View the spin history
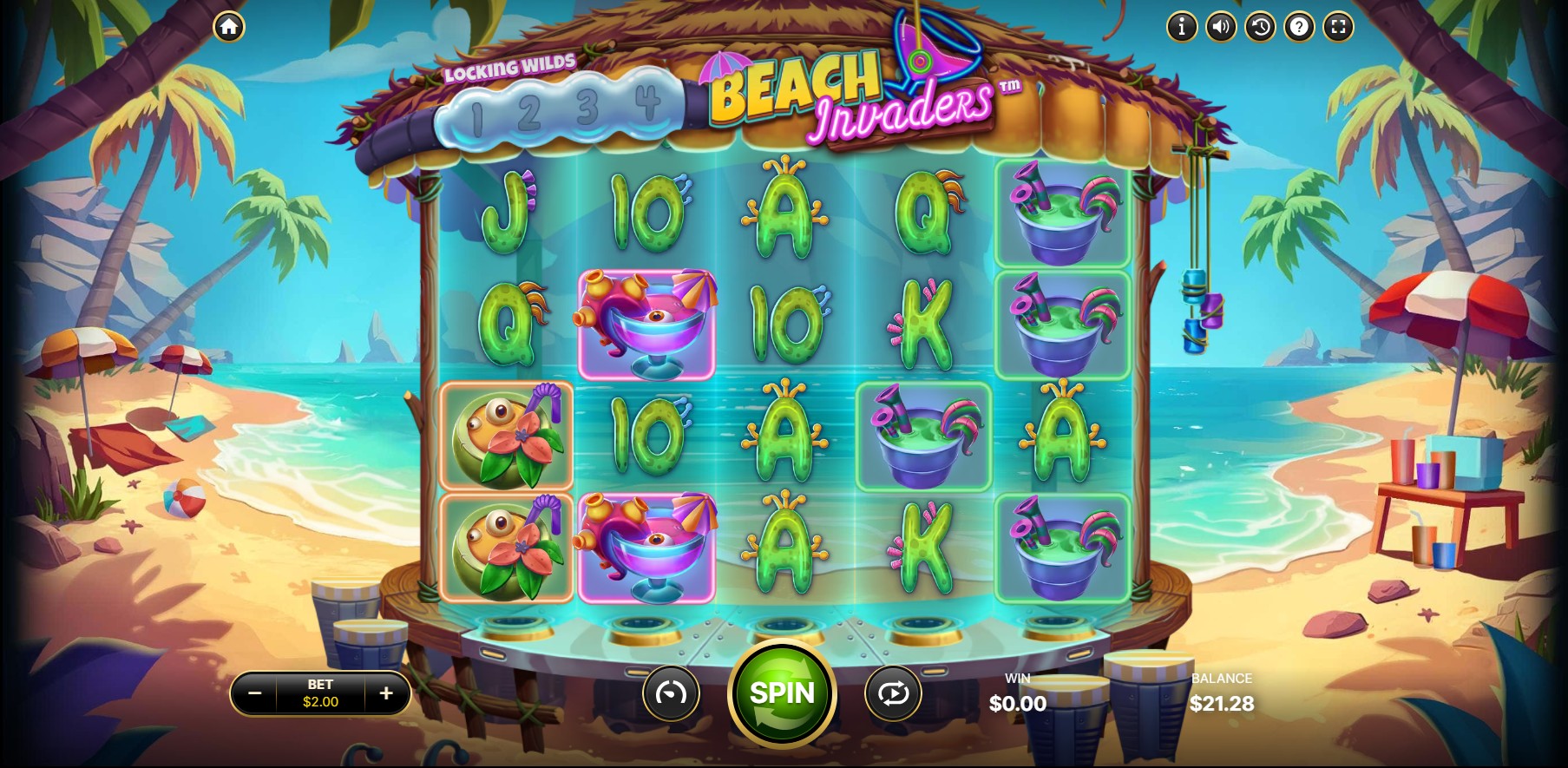 (x=1260, y=27)
